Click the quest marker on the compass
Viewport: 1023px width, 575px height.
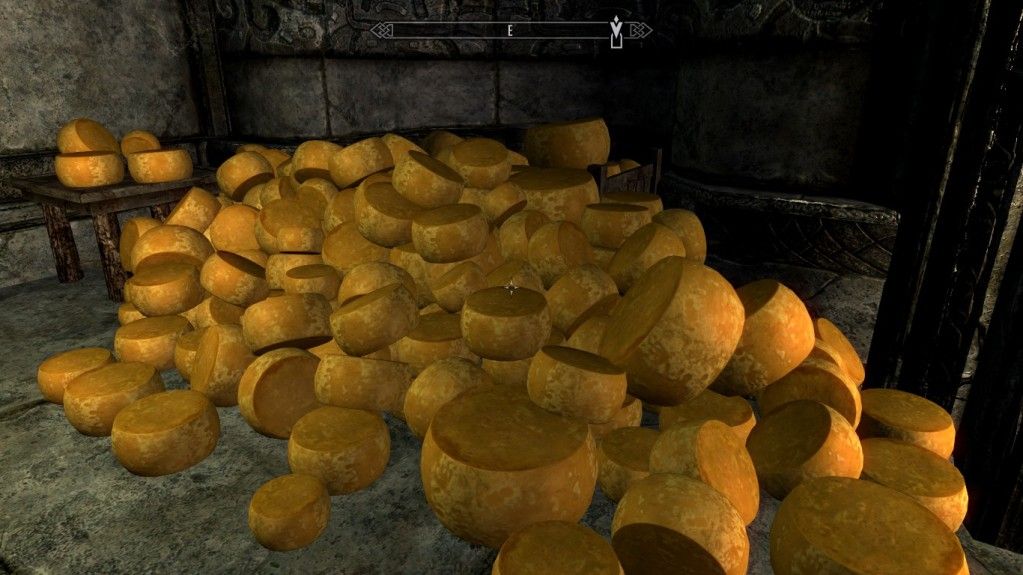(x=616, y=29)
